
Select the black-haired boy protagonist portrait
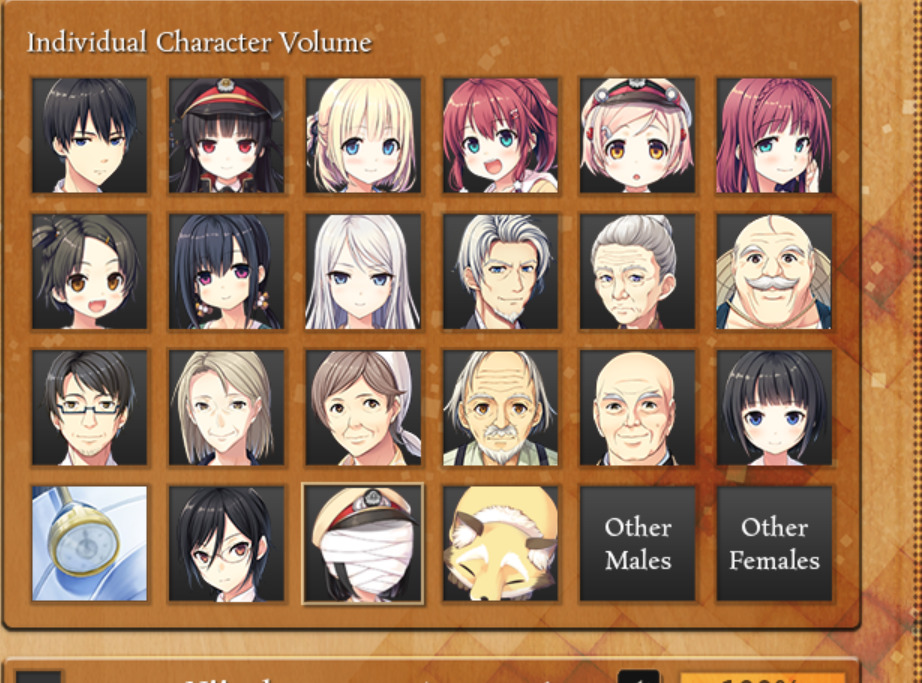coord(89,135)
